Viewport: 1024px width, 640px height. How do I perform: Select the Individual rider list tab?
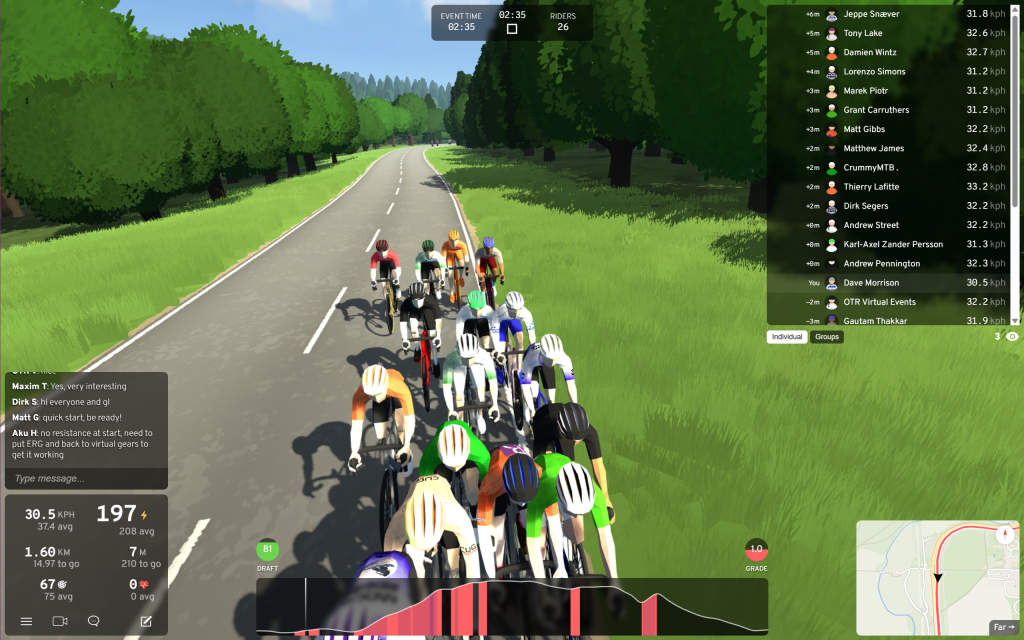pos(787,337)
